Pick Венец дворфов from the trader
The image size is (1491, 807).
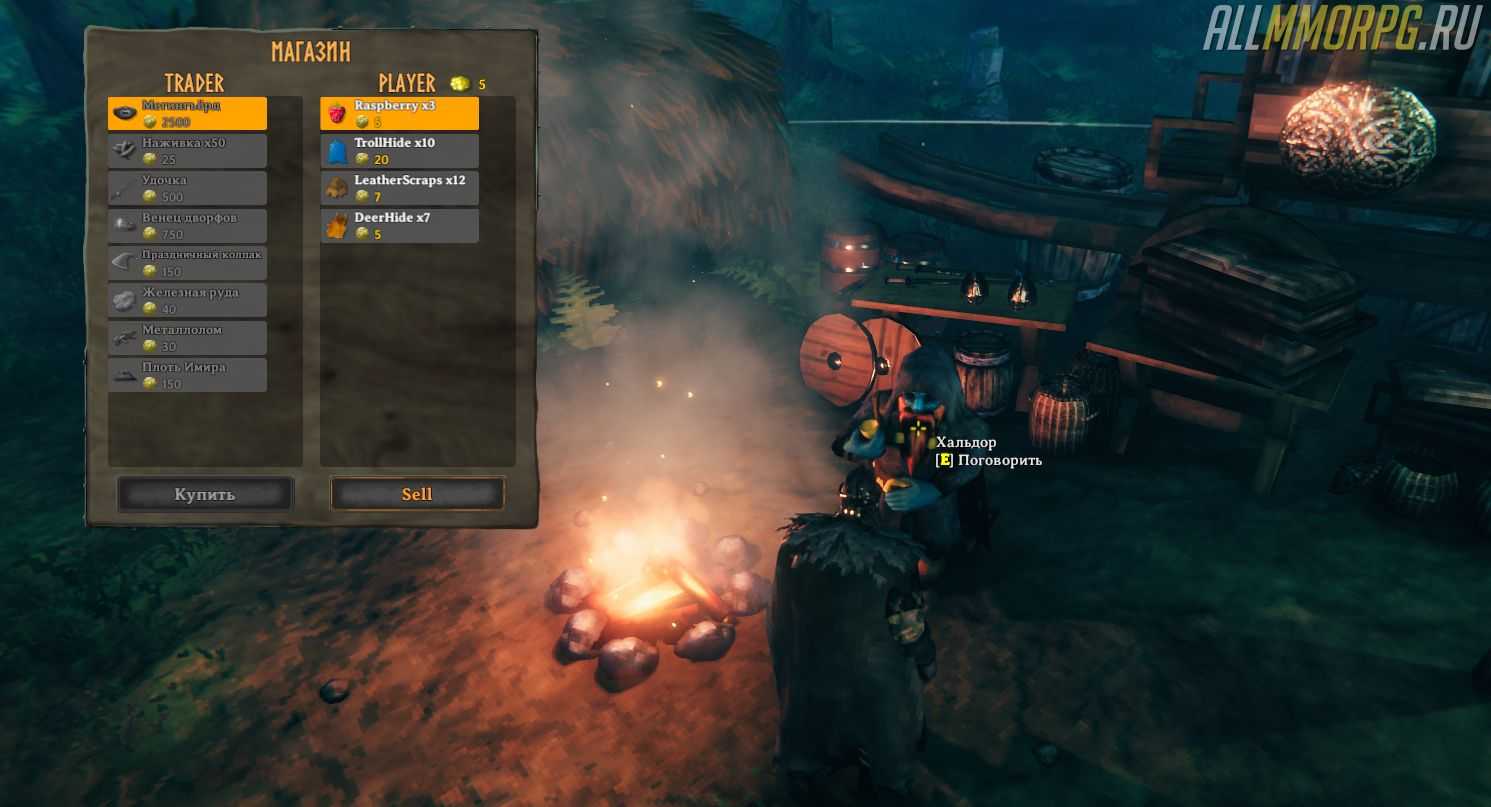[187, 226]
